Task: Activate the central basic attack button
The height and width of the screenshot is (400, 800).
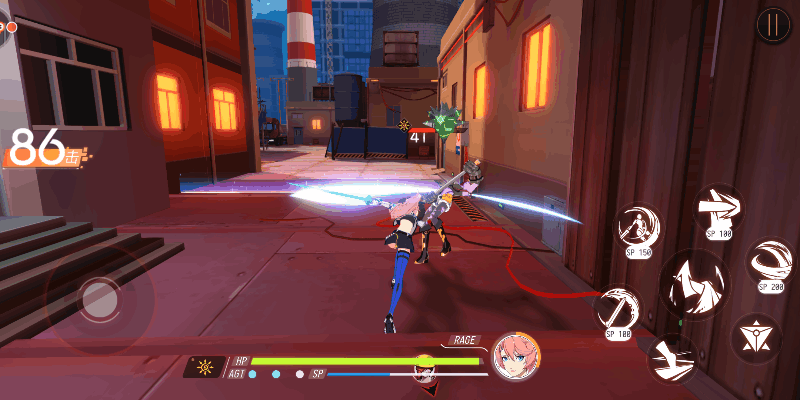Action: [x=694, y=283]
